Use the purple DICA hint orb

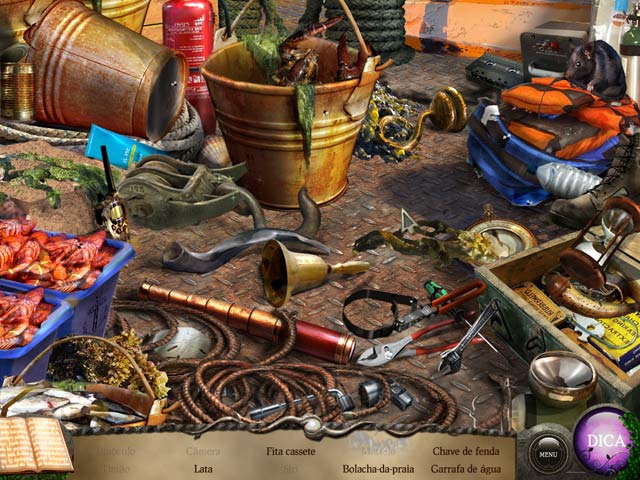pos(603,442)
